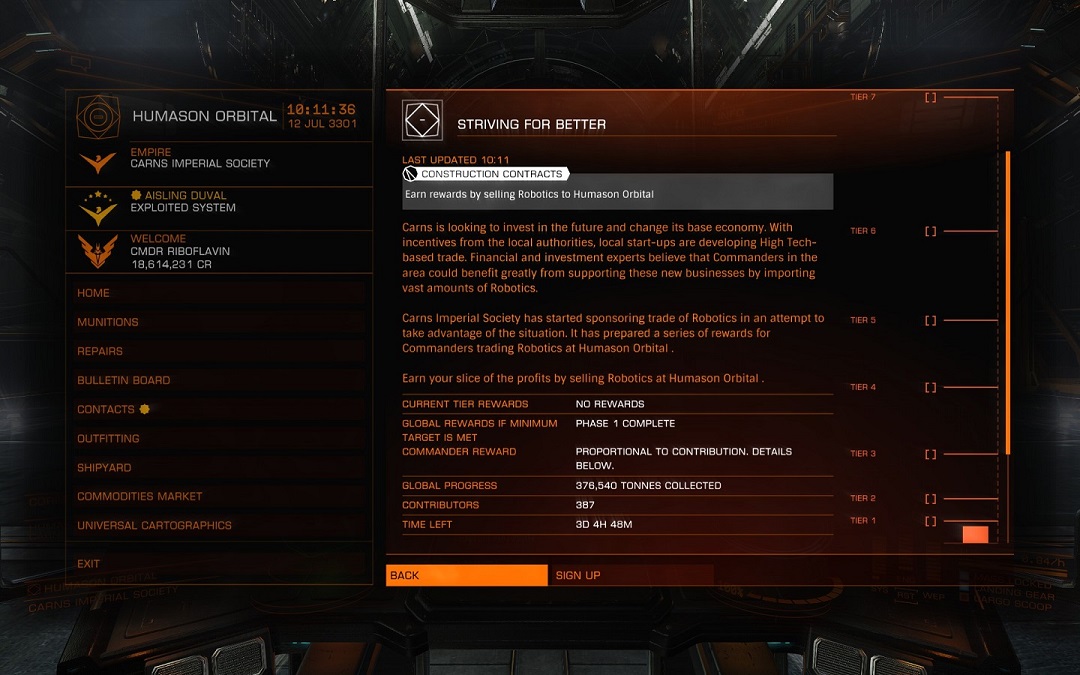Screen dimensions: 1080x675
Task: Select Munitions from station services
Action: pos(108,322)
